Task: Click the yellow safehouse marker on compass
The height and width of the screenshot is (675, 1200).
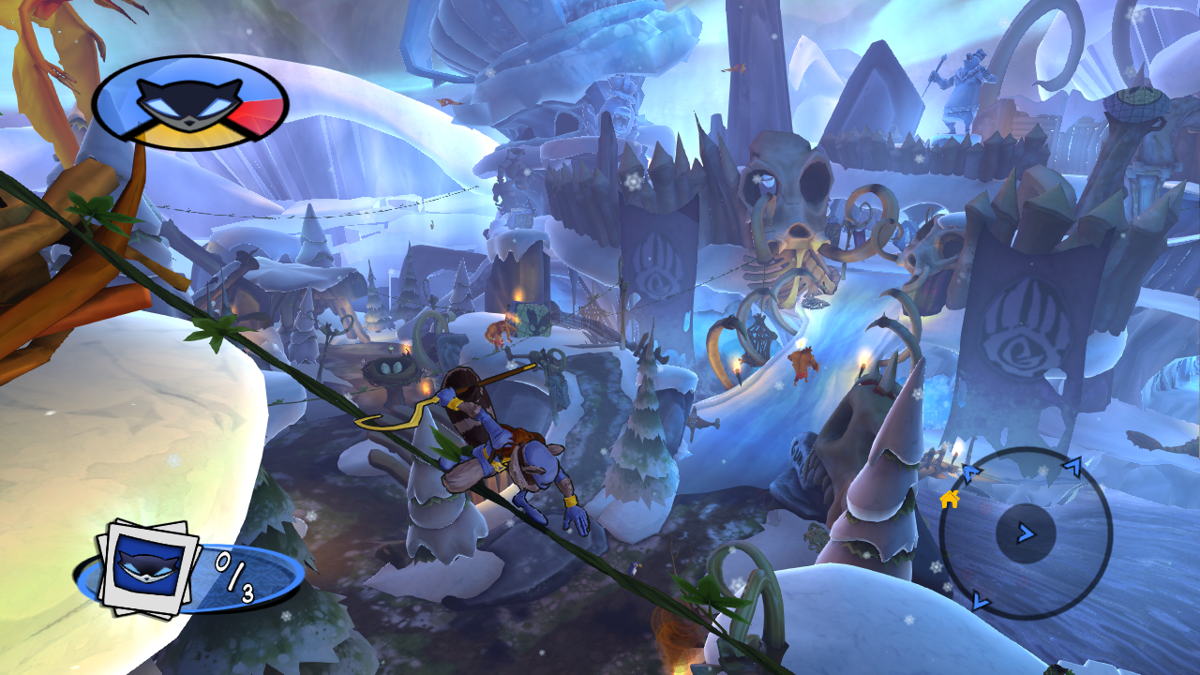Action: click(x=949, y=498)
